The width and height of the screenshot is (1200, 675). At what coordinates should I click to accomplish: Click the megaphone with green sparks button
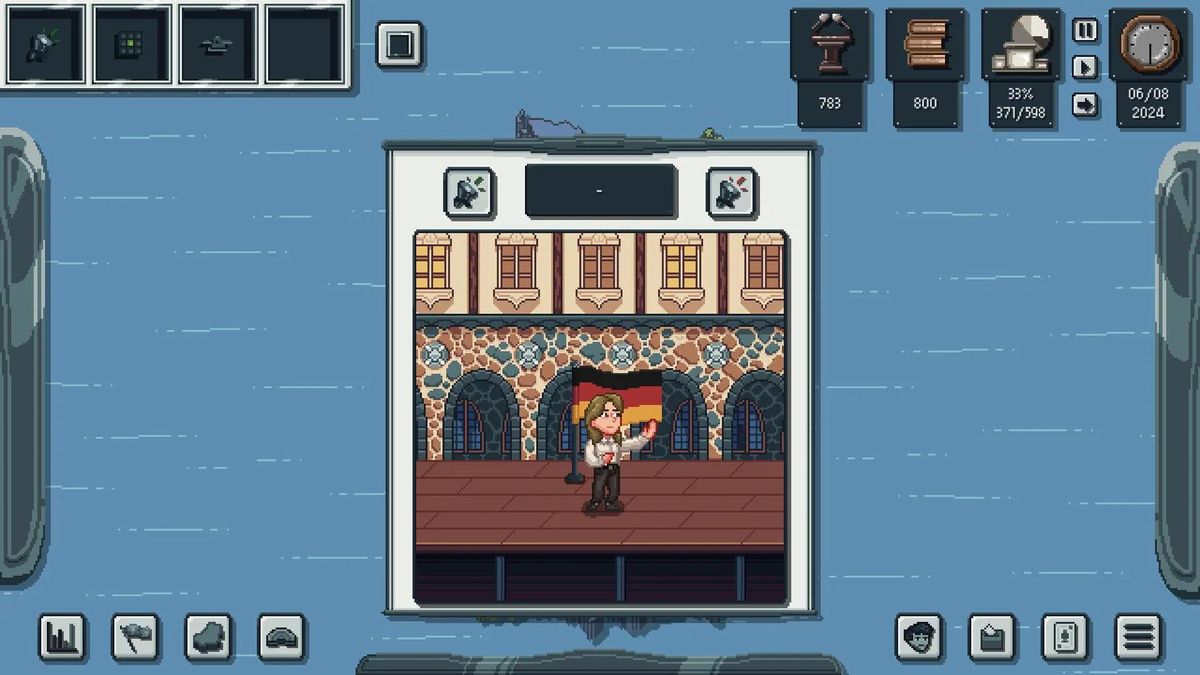coord(469,192)
